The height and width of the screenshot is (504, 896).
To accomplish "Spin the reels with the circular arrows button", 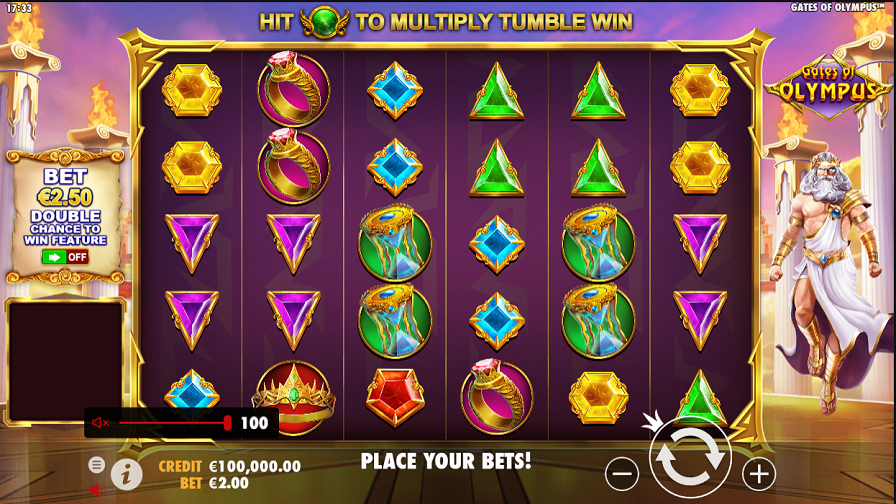I will (x=690, y=457).
